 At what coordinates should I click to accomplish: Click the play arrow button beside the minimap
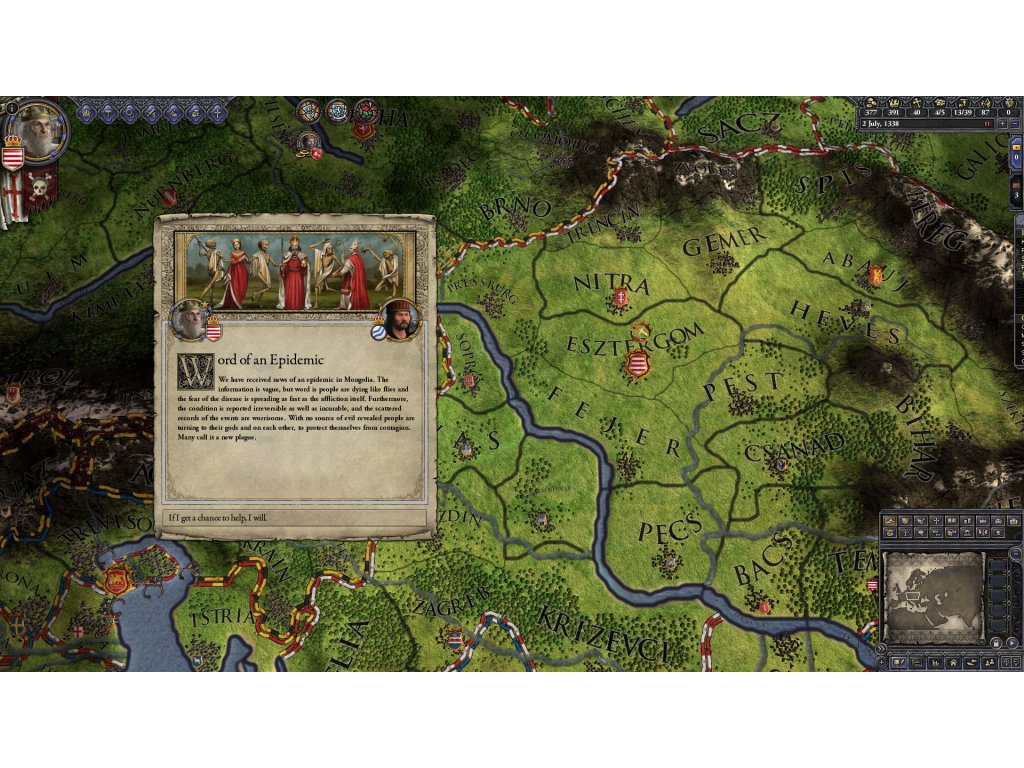1012,642
